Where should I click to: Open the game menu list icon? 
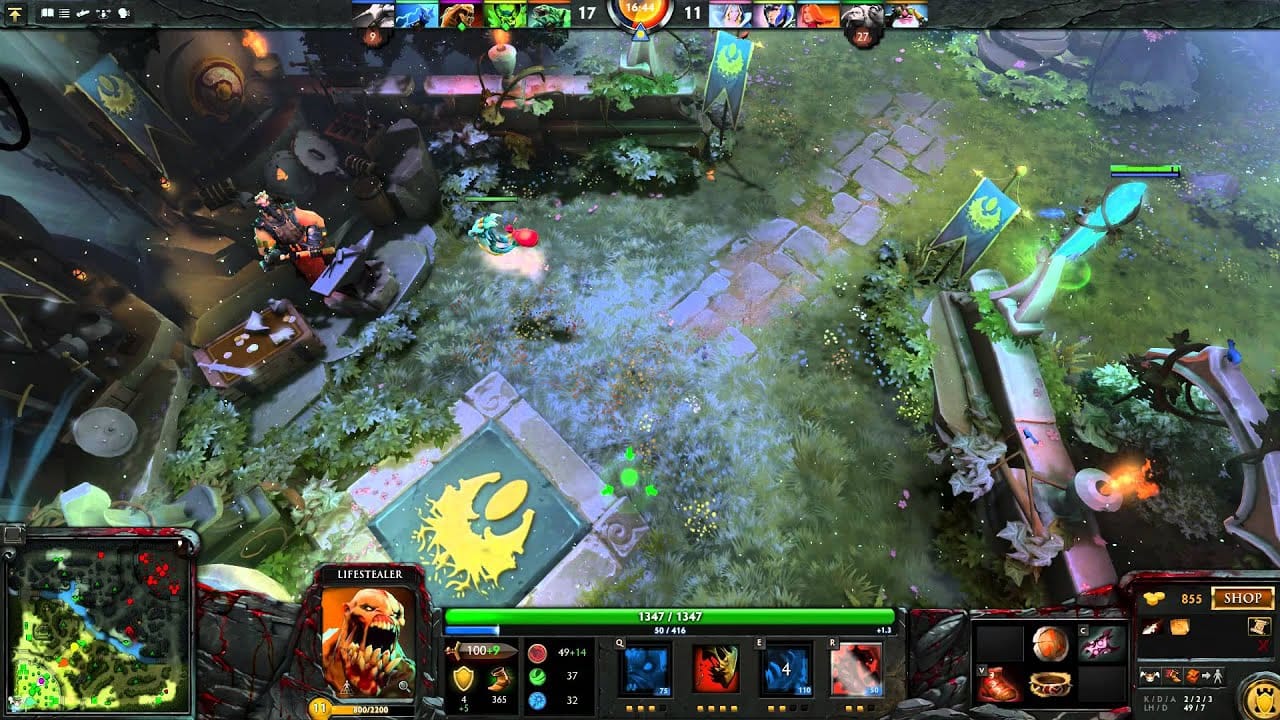click(x=64, y=14)
